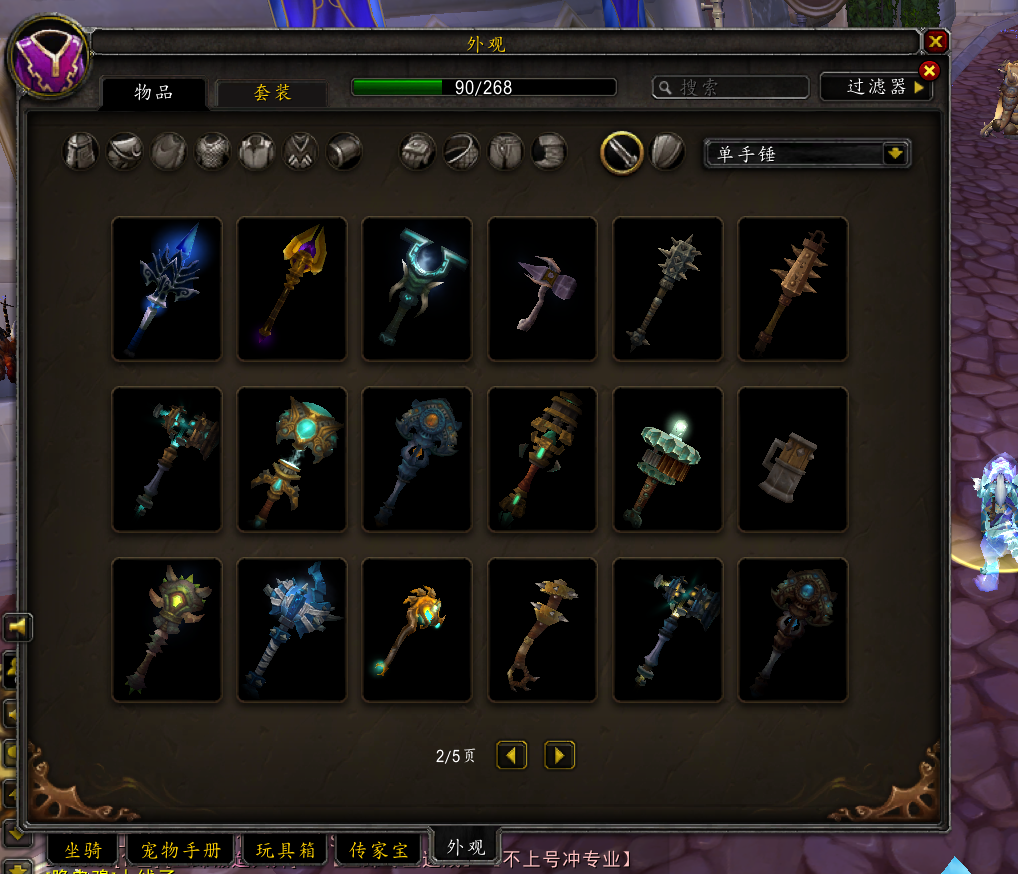Open the 过滤器 filter menu
The image size is (1018, 874).
pyautogui.click(x=876, y=87)
